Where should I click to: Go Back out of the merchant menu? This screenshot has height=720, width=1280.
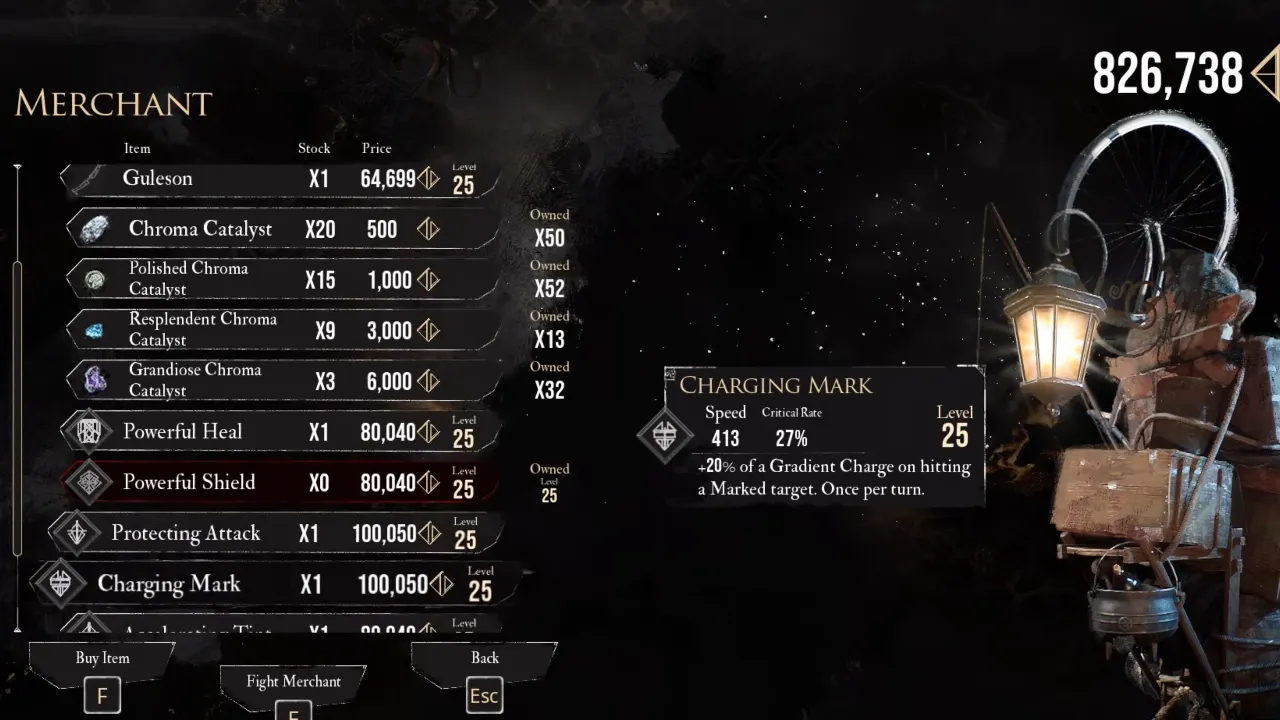(x=484, y=674)
